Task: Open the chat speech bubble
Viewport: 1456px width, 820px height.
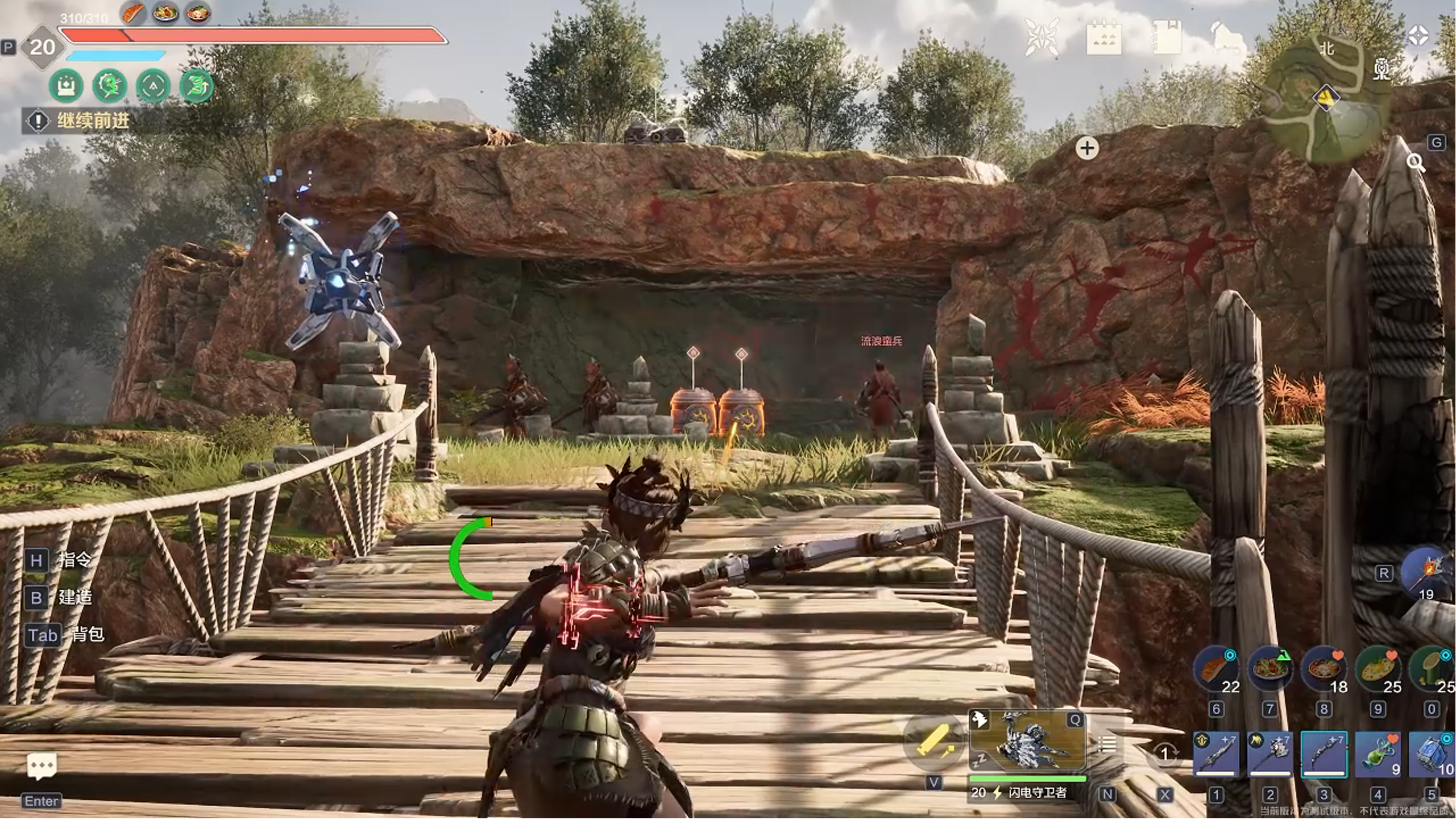Action: tap(42, 767)
